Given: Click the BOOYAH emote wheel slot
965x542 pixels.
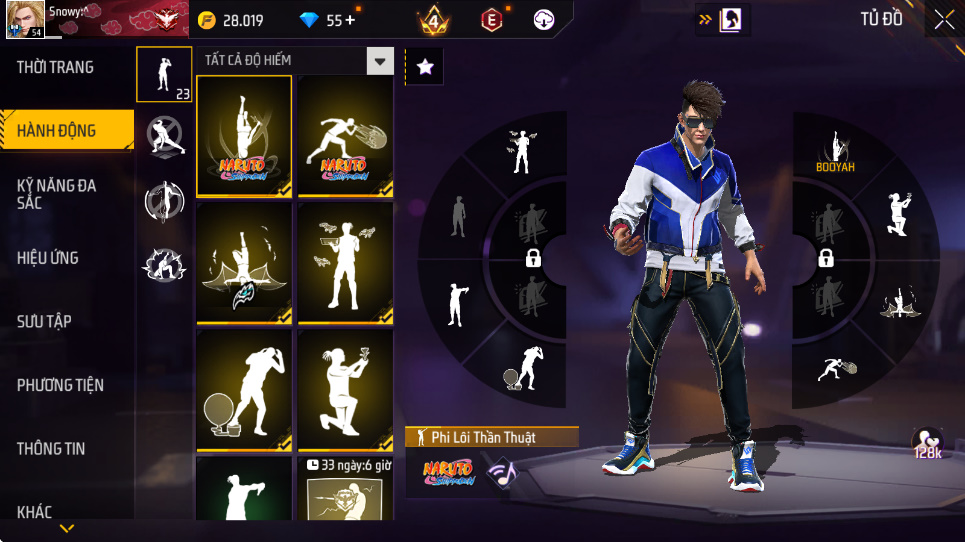Looking at the screenshot, I should [x=835, y=154].
